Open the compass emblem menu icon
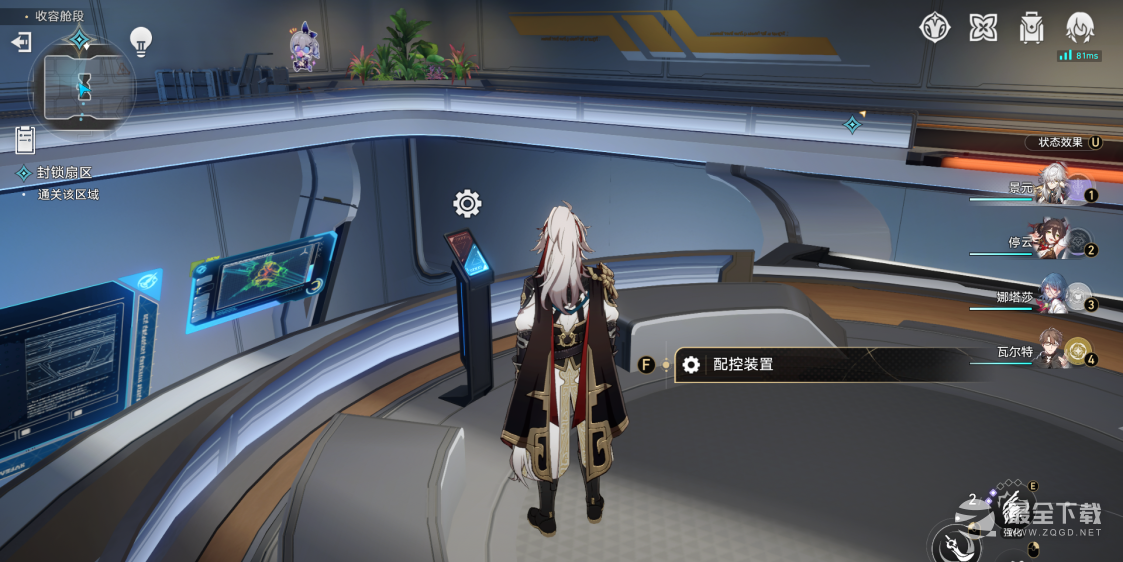 pos(934,28)
